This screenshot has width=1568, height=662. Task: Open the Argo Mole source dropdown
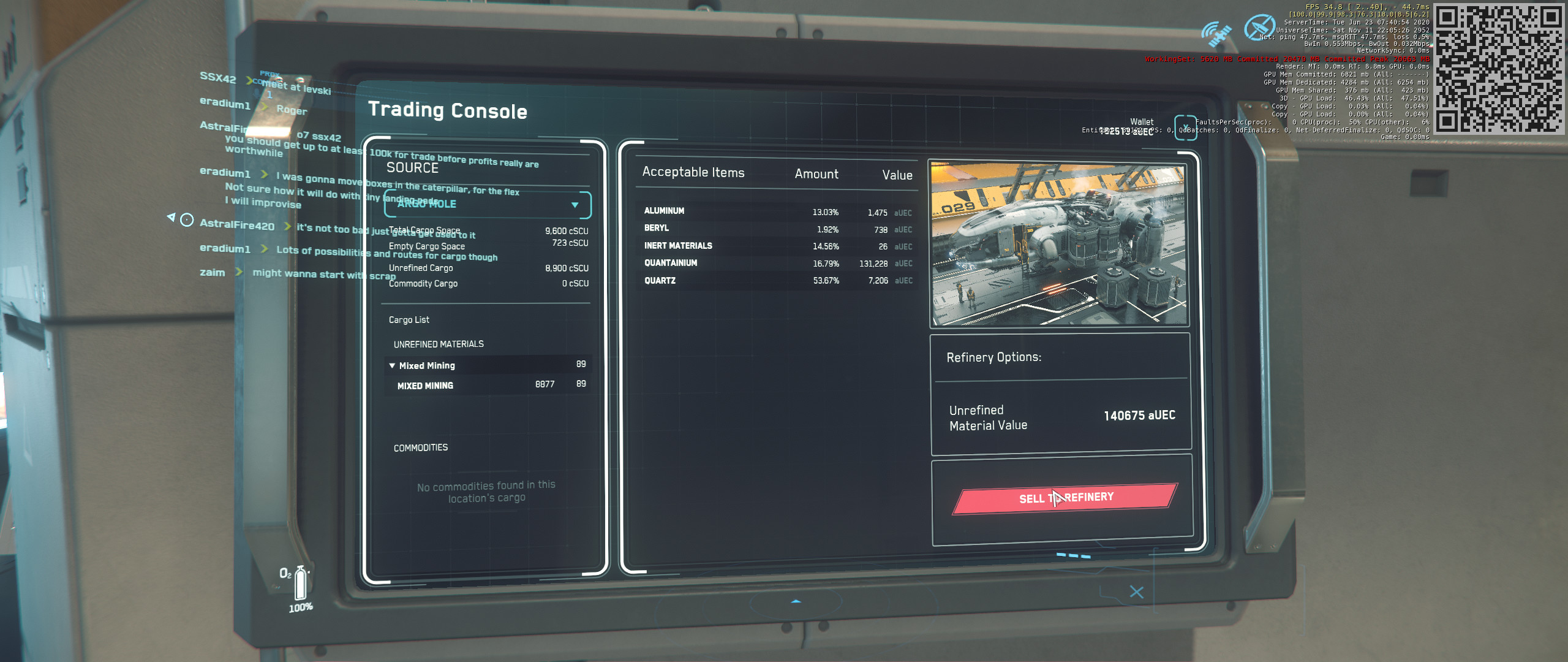488,205
